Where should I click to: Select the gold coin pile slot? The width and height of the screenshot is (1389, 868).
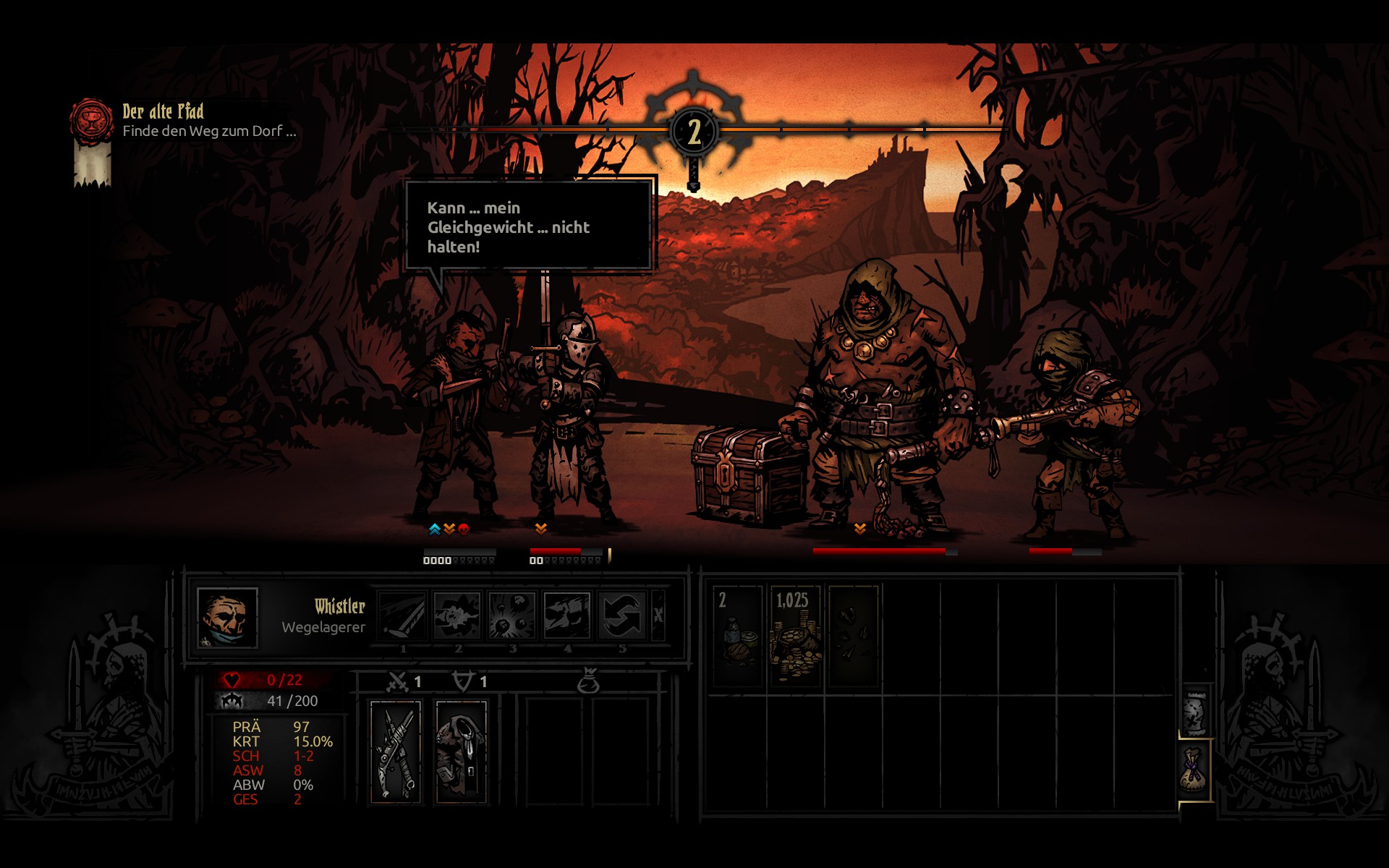pos(796,637)
